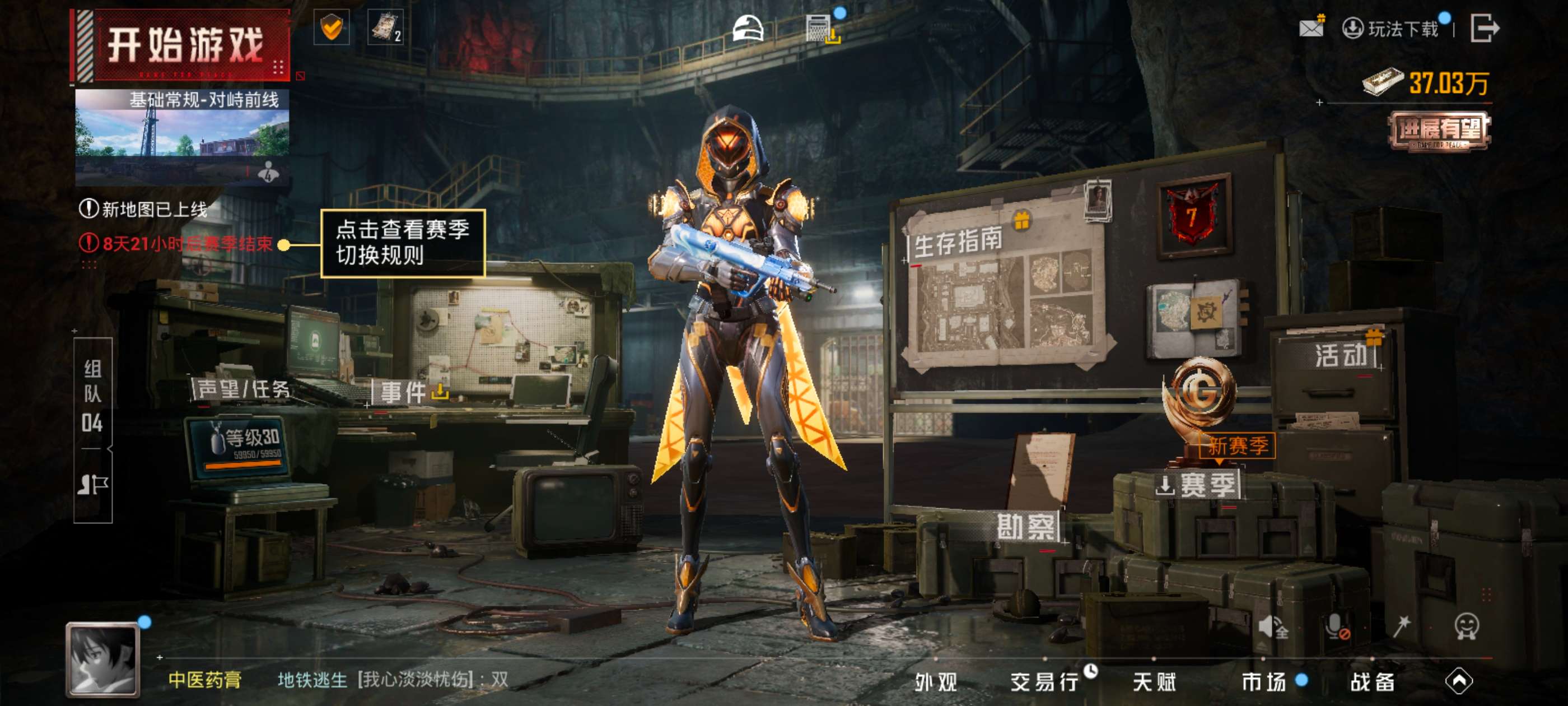Open the 勘察 survey menu
This screenshot has height=706, width=1568.
[x=1026, y=526]
